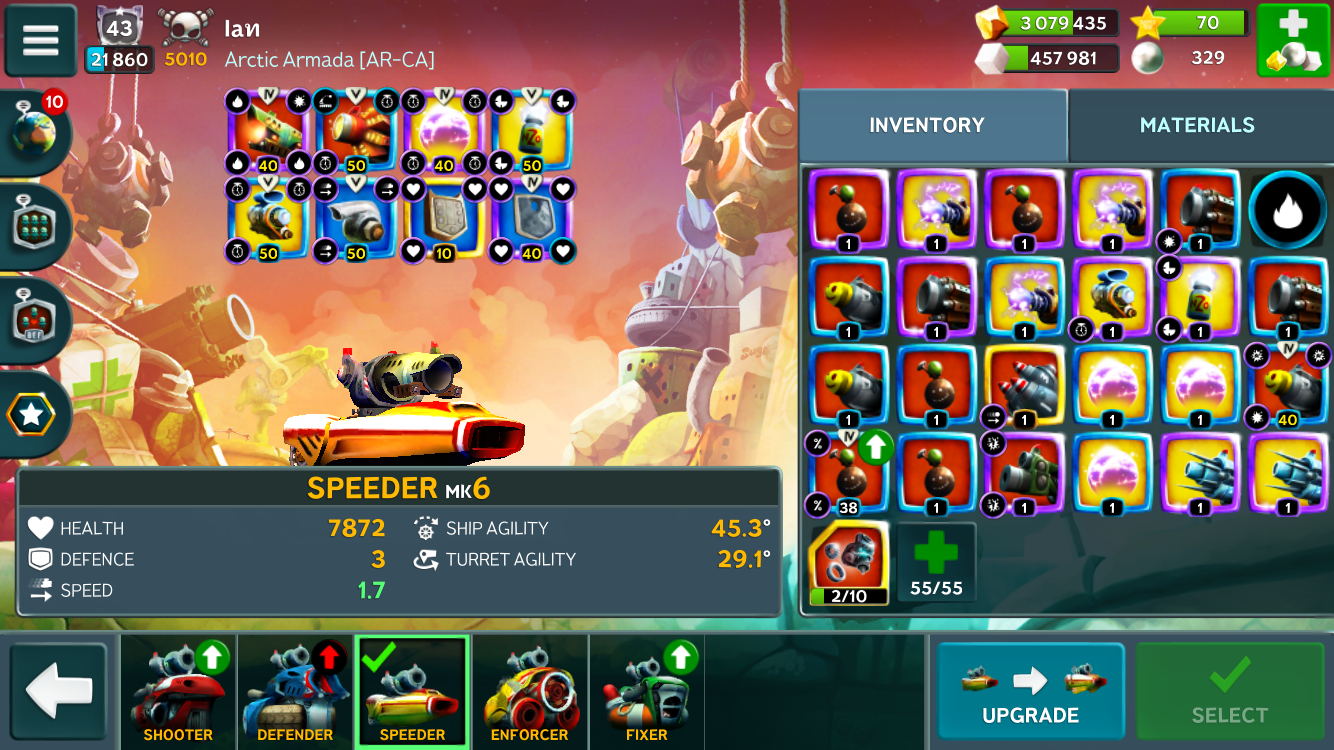The width and height of the screenshot is (1334, 750).
Task: Expand inventory capacity with the 55/55 plus
Action: 935,563
